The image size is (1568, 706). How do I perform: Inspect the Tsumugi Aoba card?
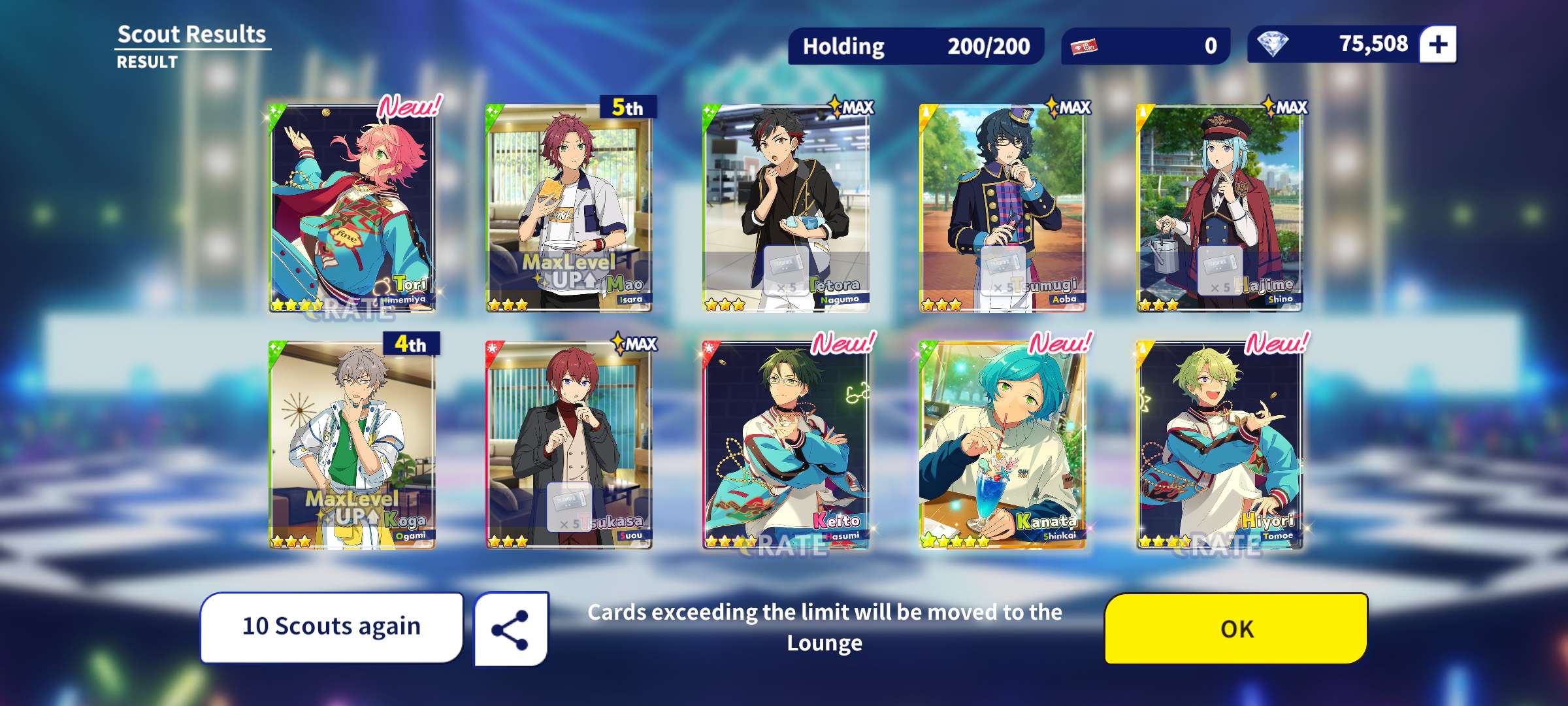click(x=1002, y=208)
